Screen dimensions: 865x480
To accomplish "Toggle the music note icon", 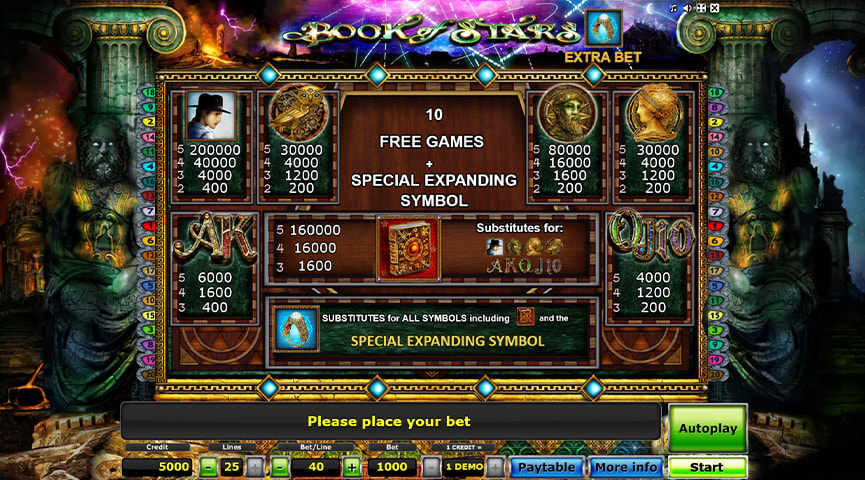I will point(674,8).
